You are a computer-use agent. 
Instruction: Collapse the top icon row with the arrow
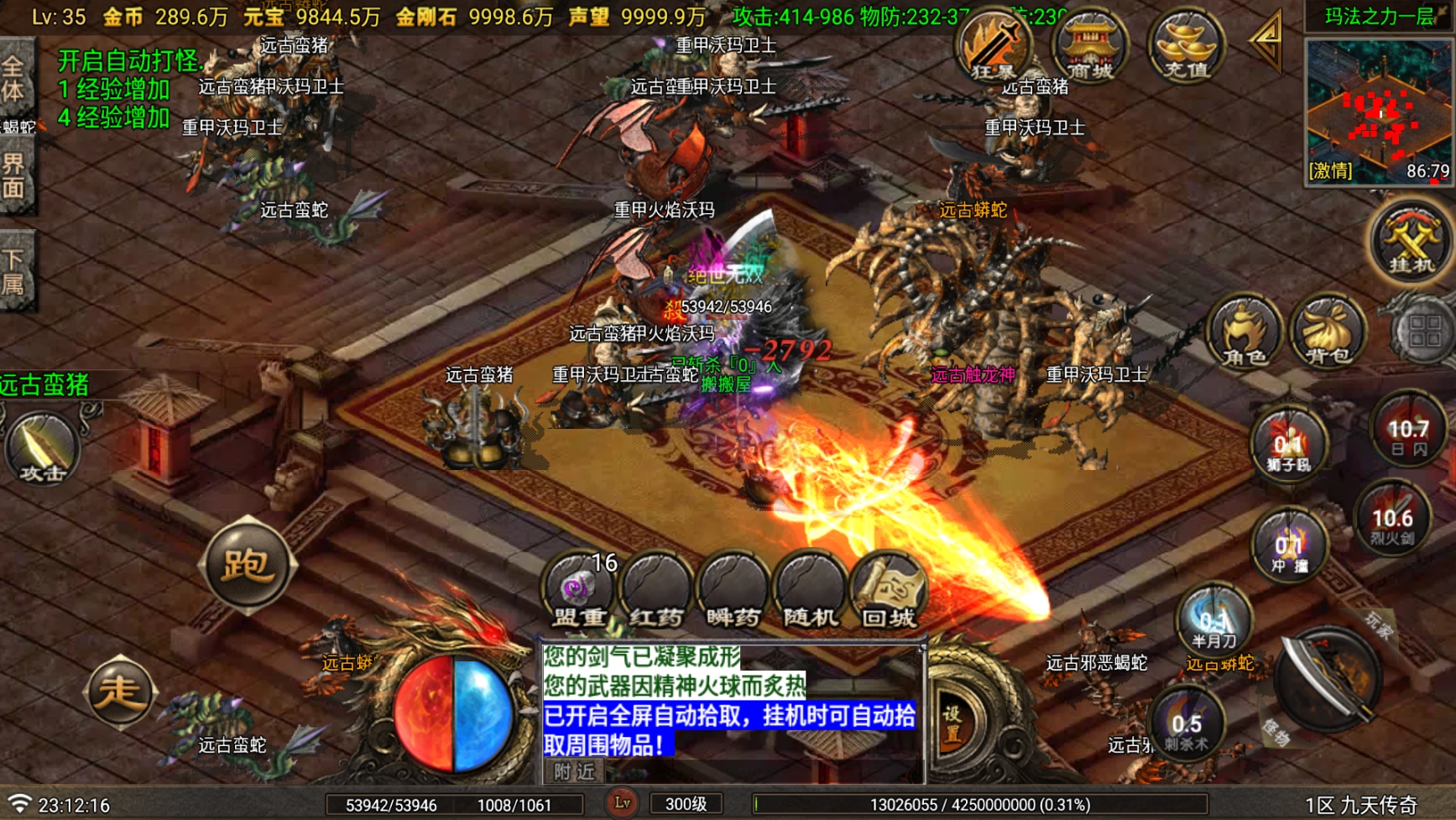(1266, 40)
